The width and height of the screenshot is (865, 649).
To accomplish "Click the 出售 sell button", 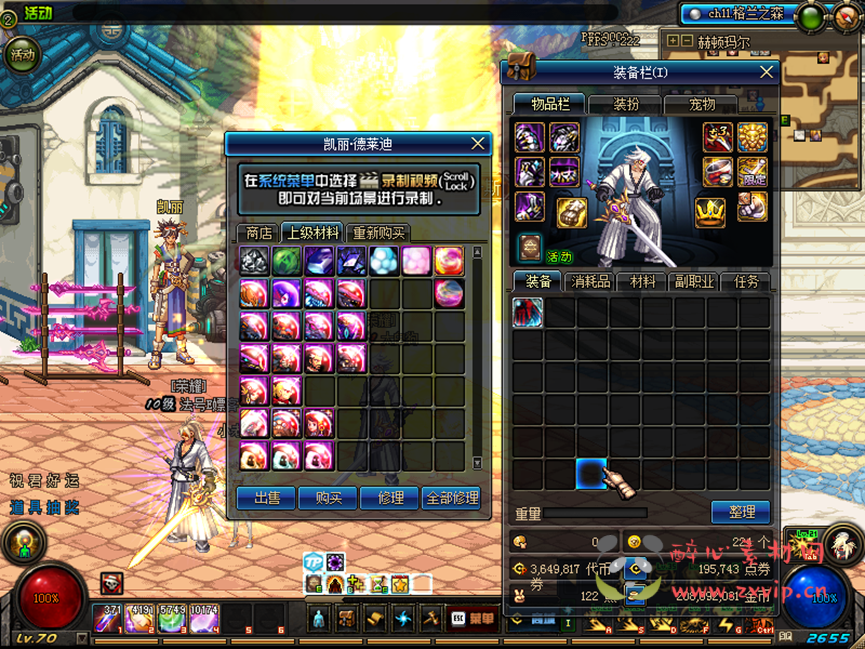I will (266, 497).
